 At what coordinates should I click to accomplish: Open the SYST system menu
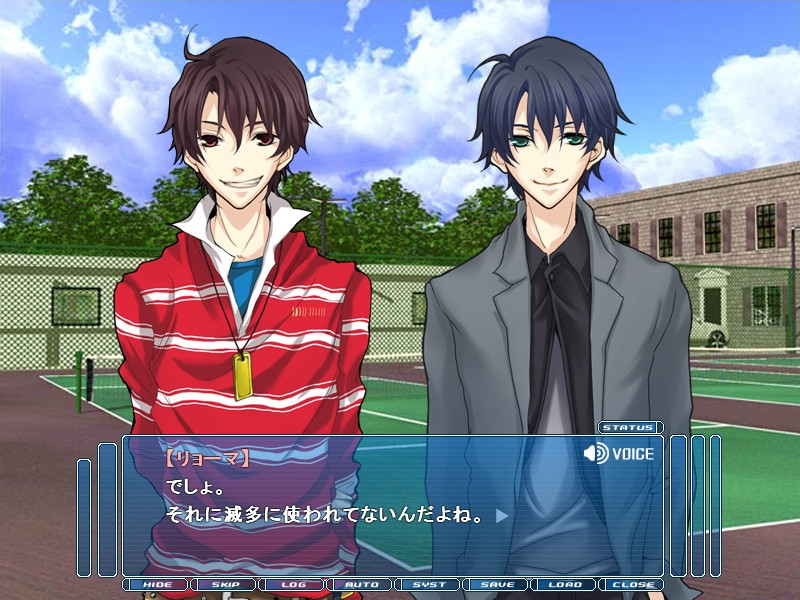point(429,584)
